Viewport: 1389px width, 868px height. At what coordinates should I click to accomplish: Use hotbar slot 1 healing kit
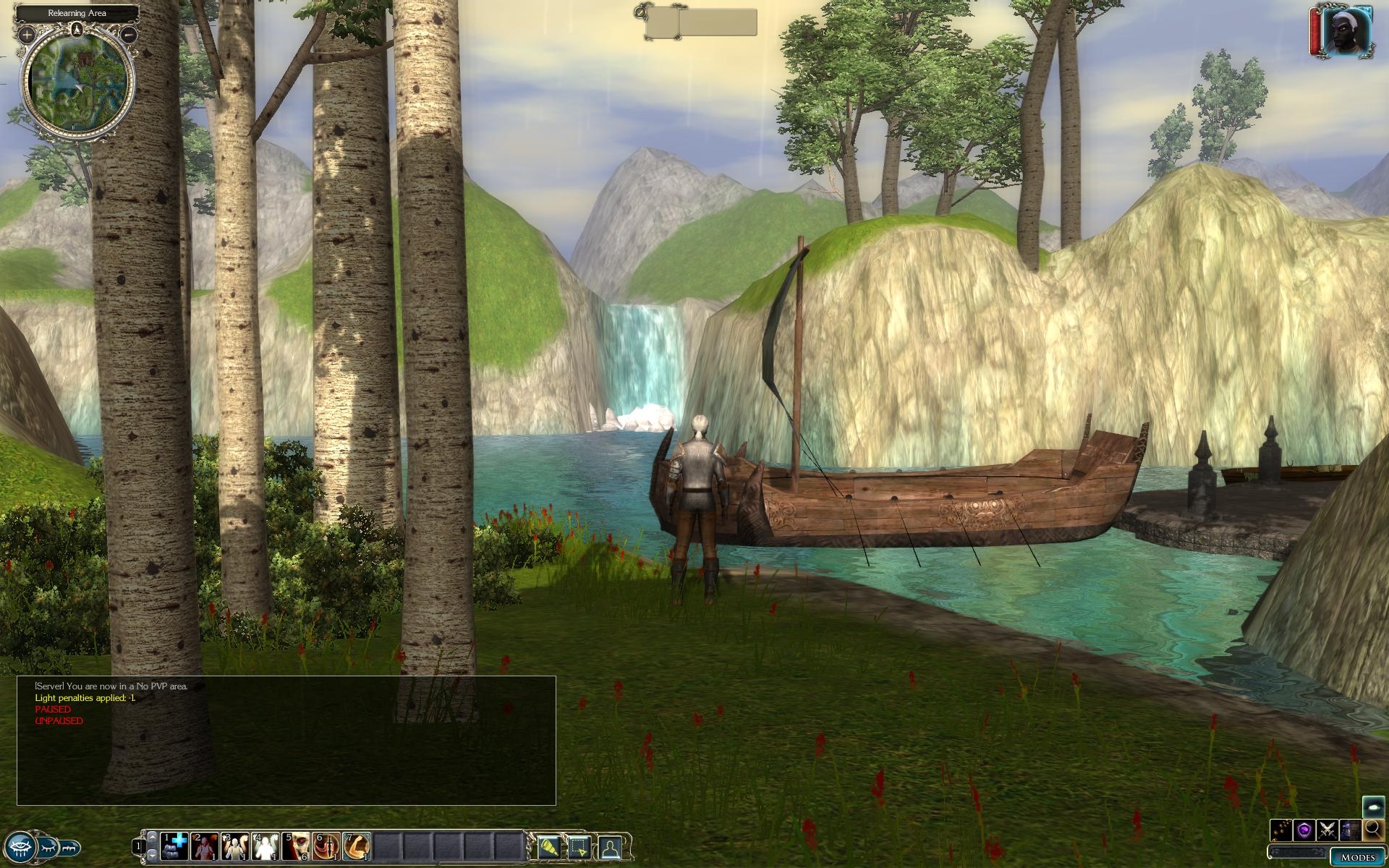pos(174,846)
